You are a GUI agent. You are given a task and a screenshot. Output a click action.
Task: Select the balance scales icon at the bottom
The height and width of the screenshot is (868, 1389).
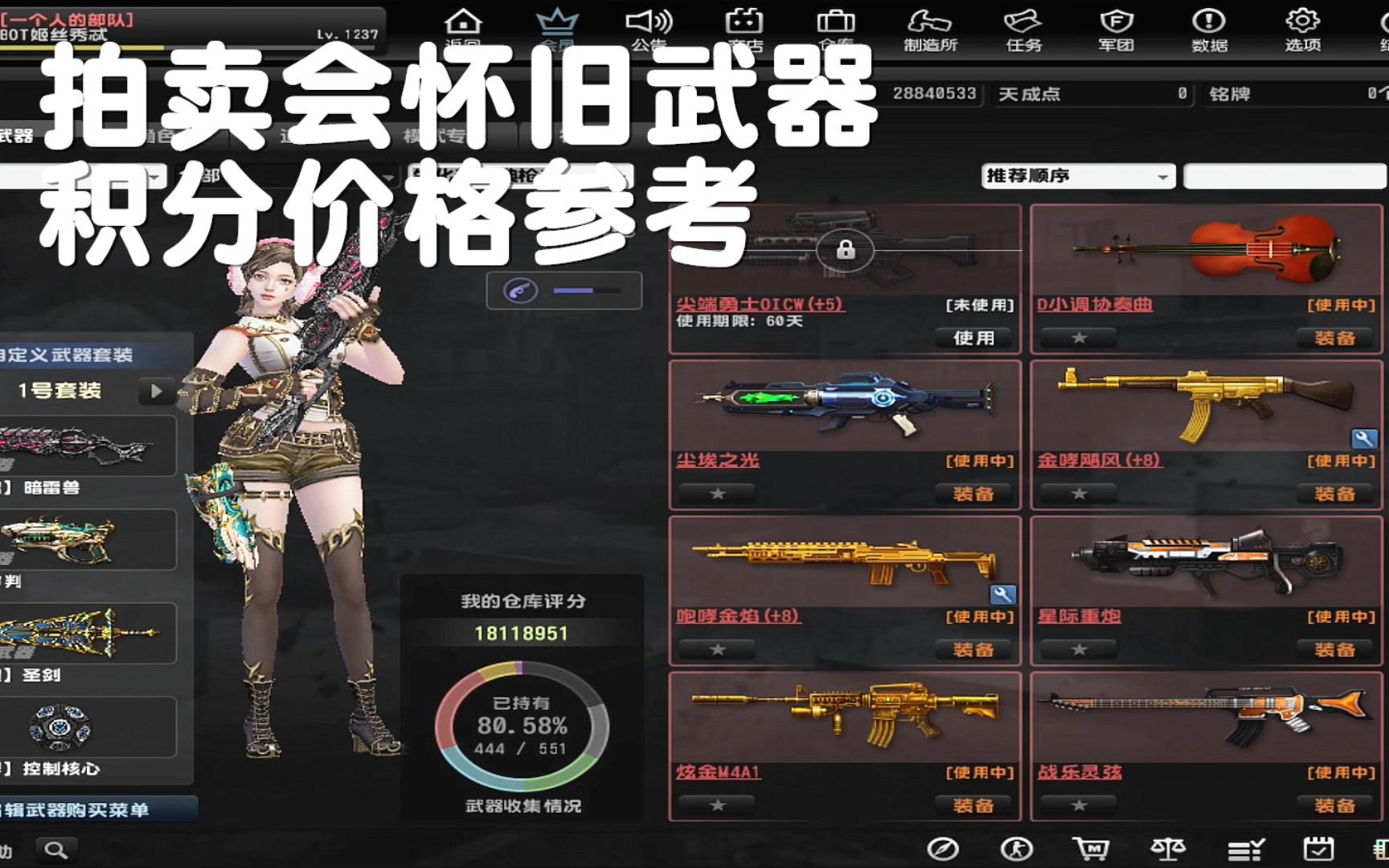(1168, 848)
